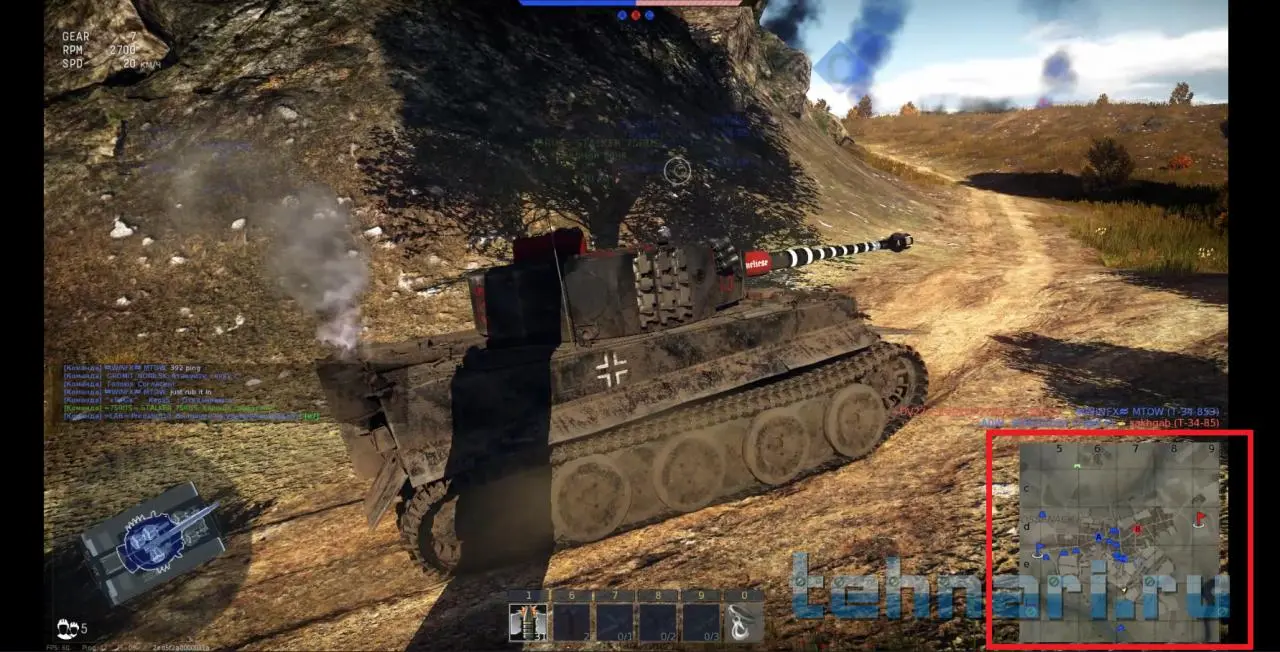
Task: Click the red enemy flag on minimap
Action: tap(1200, 519)
